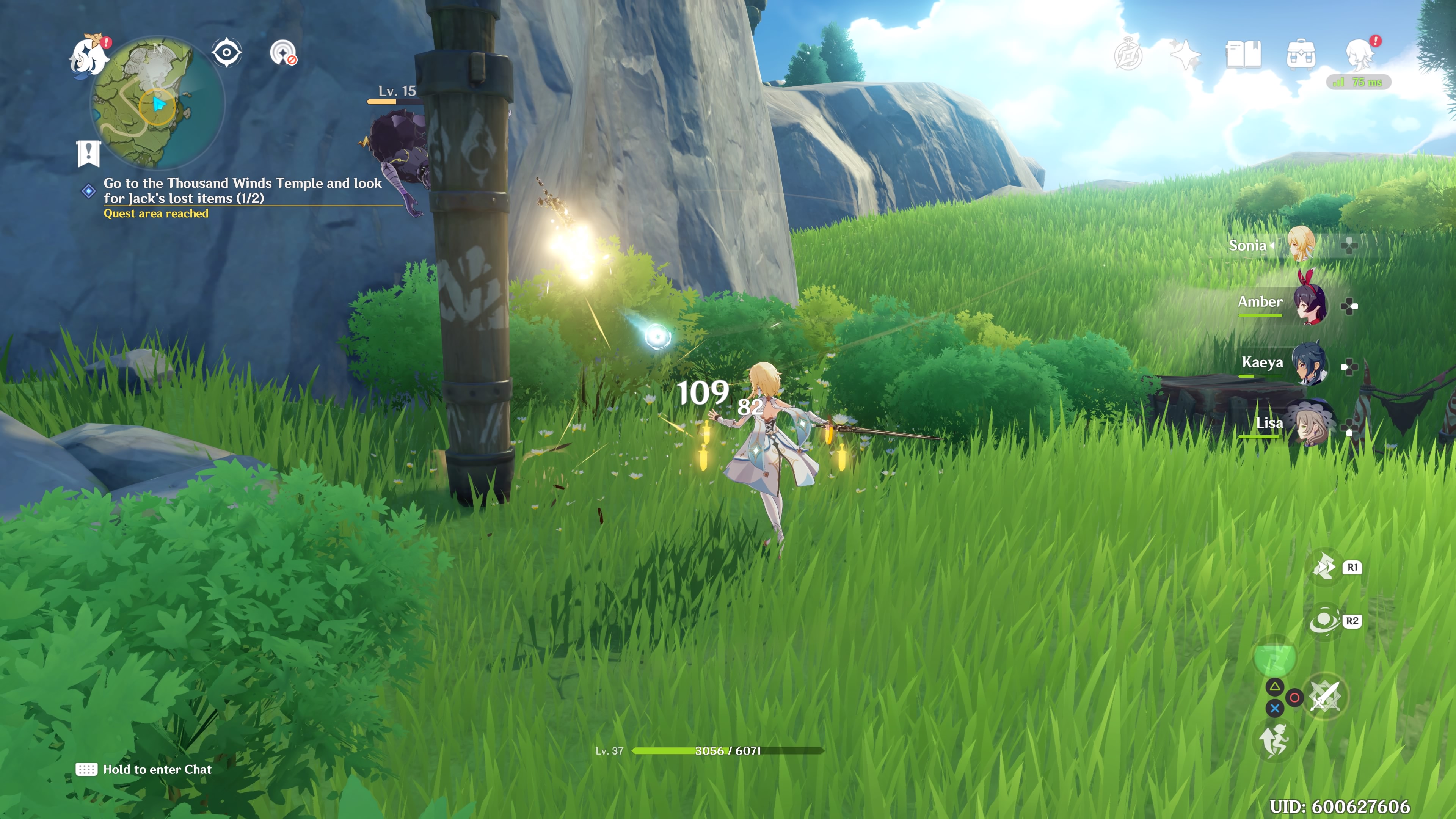Select active character Sonia in party list
The width and height of the screenshot is (1456, 819).
click(x=1300, y=244)
